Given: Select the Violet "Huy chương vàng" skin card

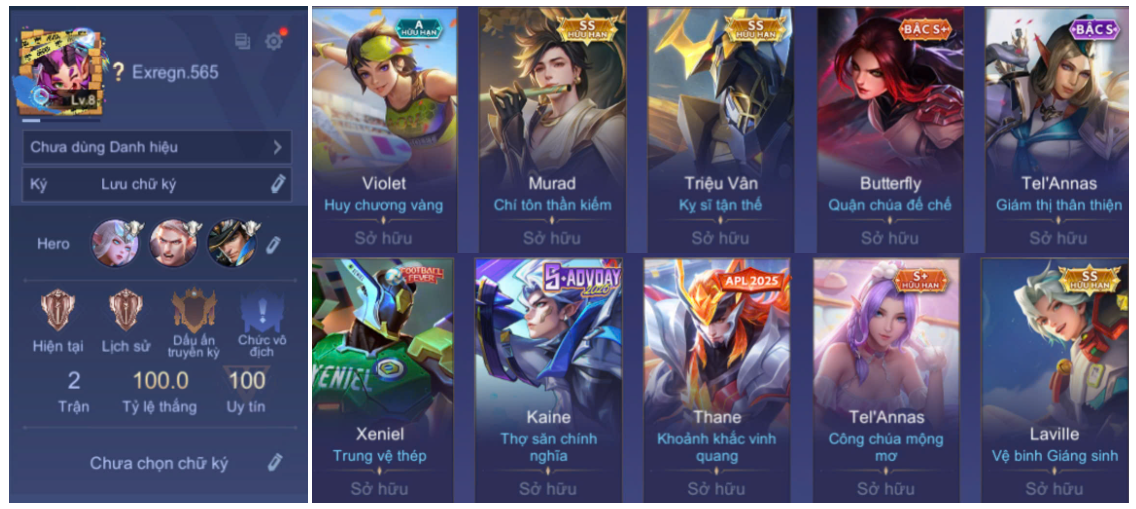Looking at the screenshot, I should 384,128.
